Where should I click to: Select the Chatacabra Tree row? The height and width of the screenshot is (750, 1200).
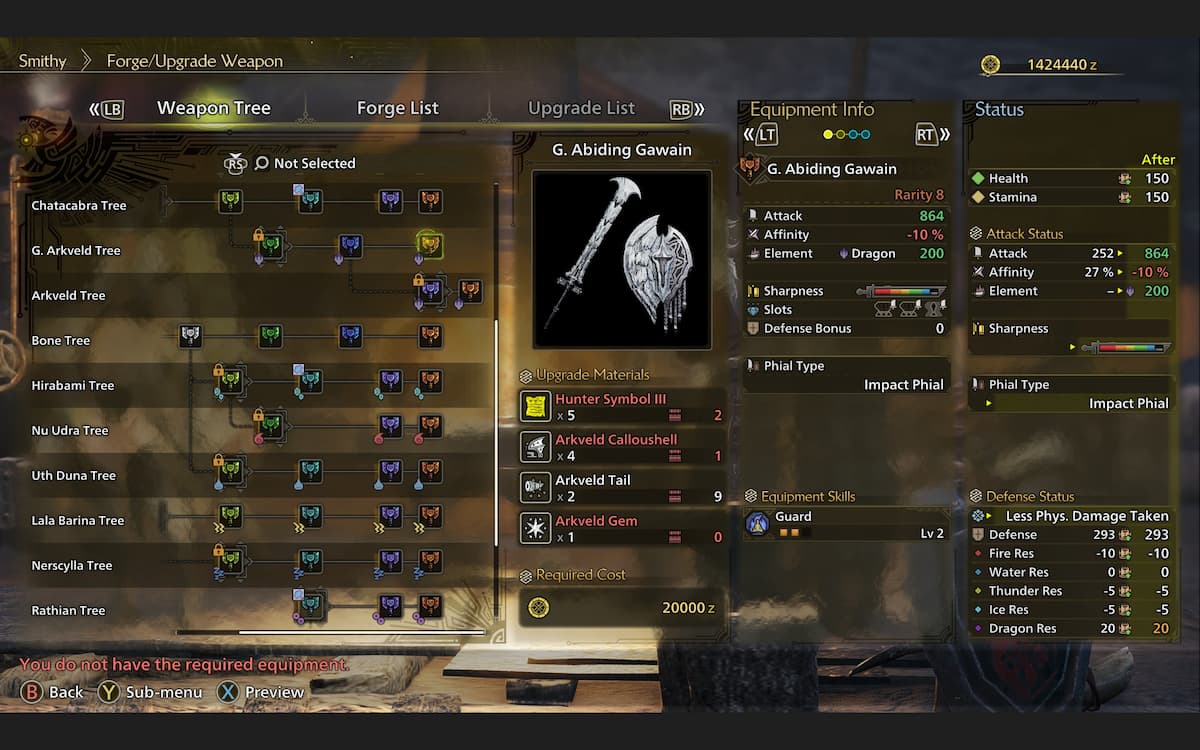pyautogui.click(x=79, y=206)
